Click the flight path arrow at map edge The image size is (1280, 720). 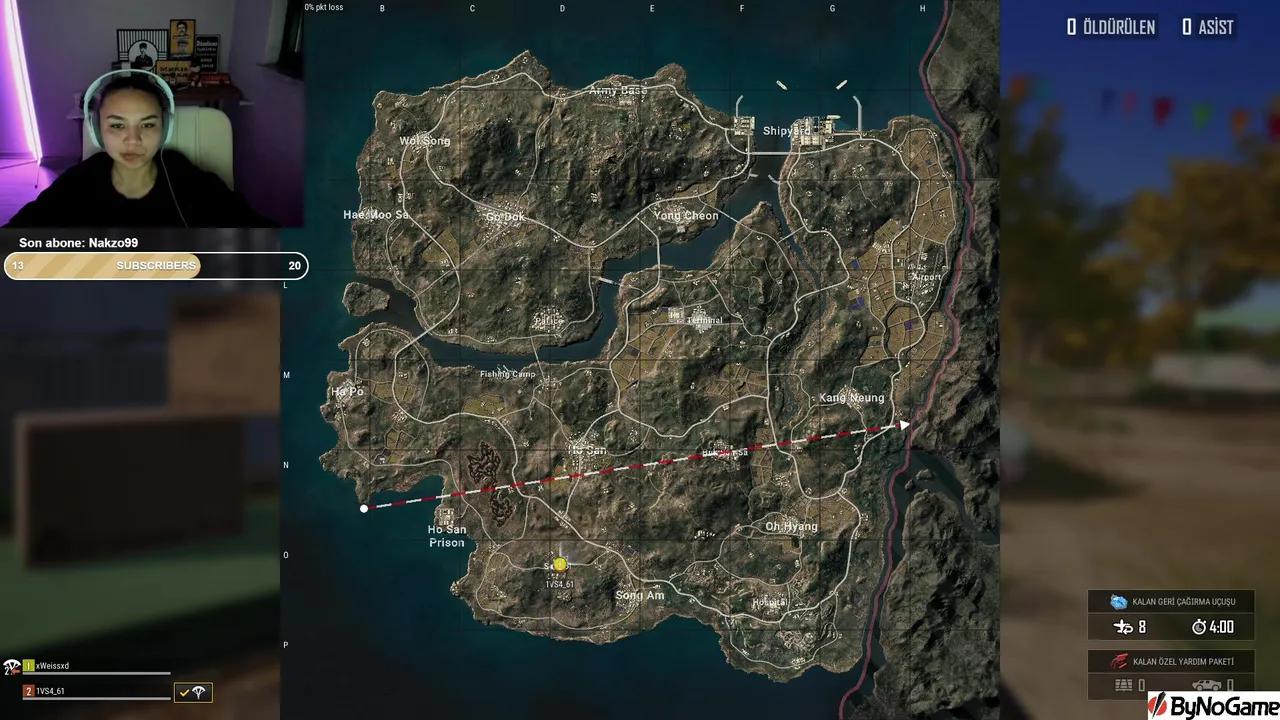[x=905, y=424]
